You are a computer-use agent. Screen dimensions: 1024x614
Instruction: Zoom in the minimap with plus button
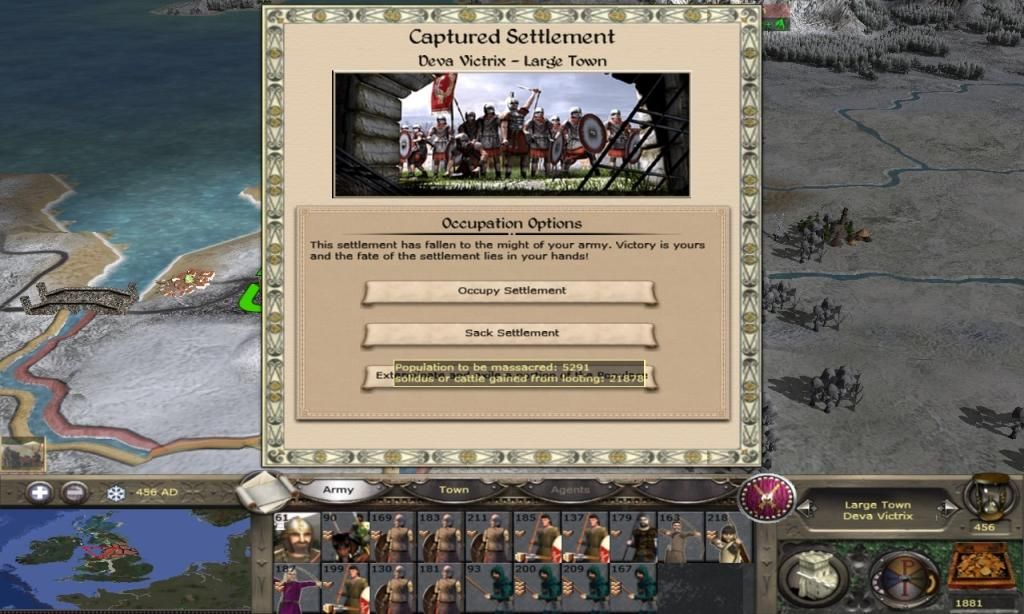40,492
